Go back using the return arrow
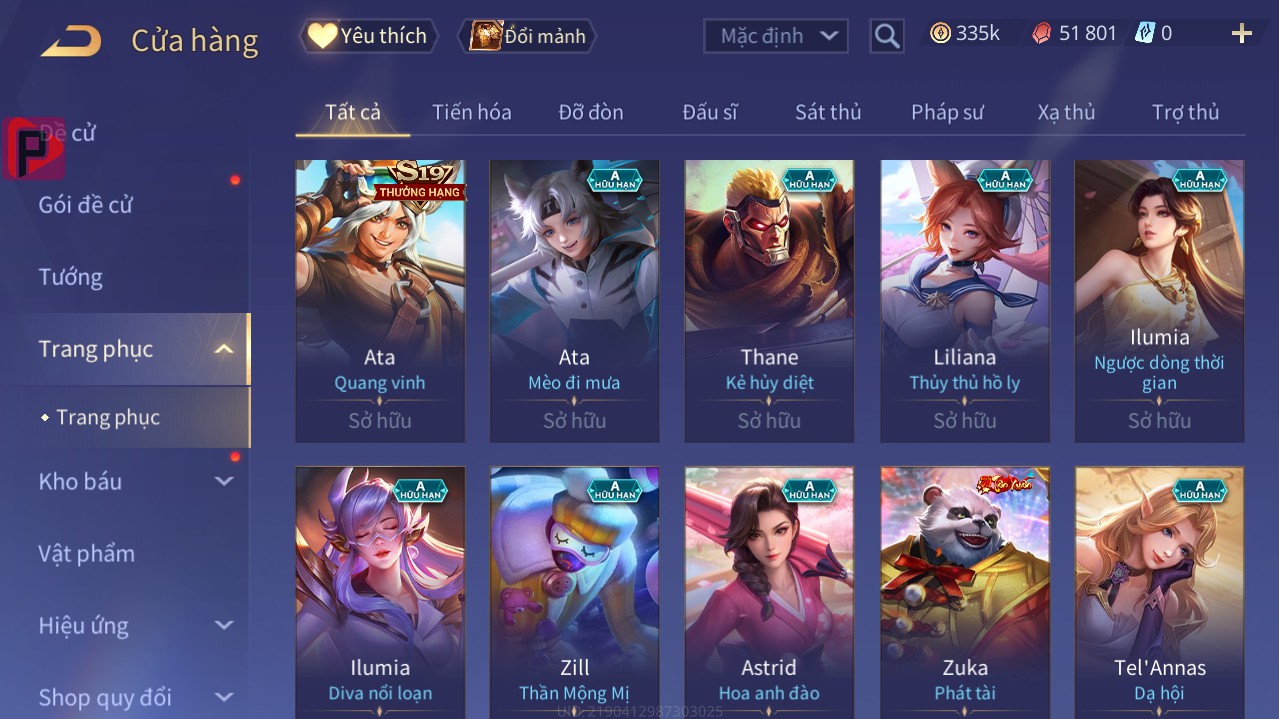Screen dimensions: 1279x719 coord(71,41)
